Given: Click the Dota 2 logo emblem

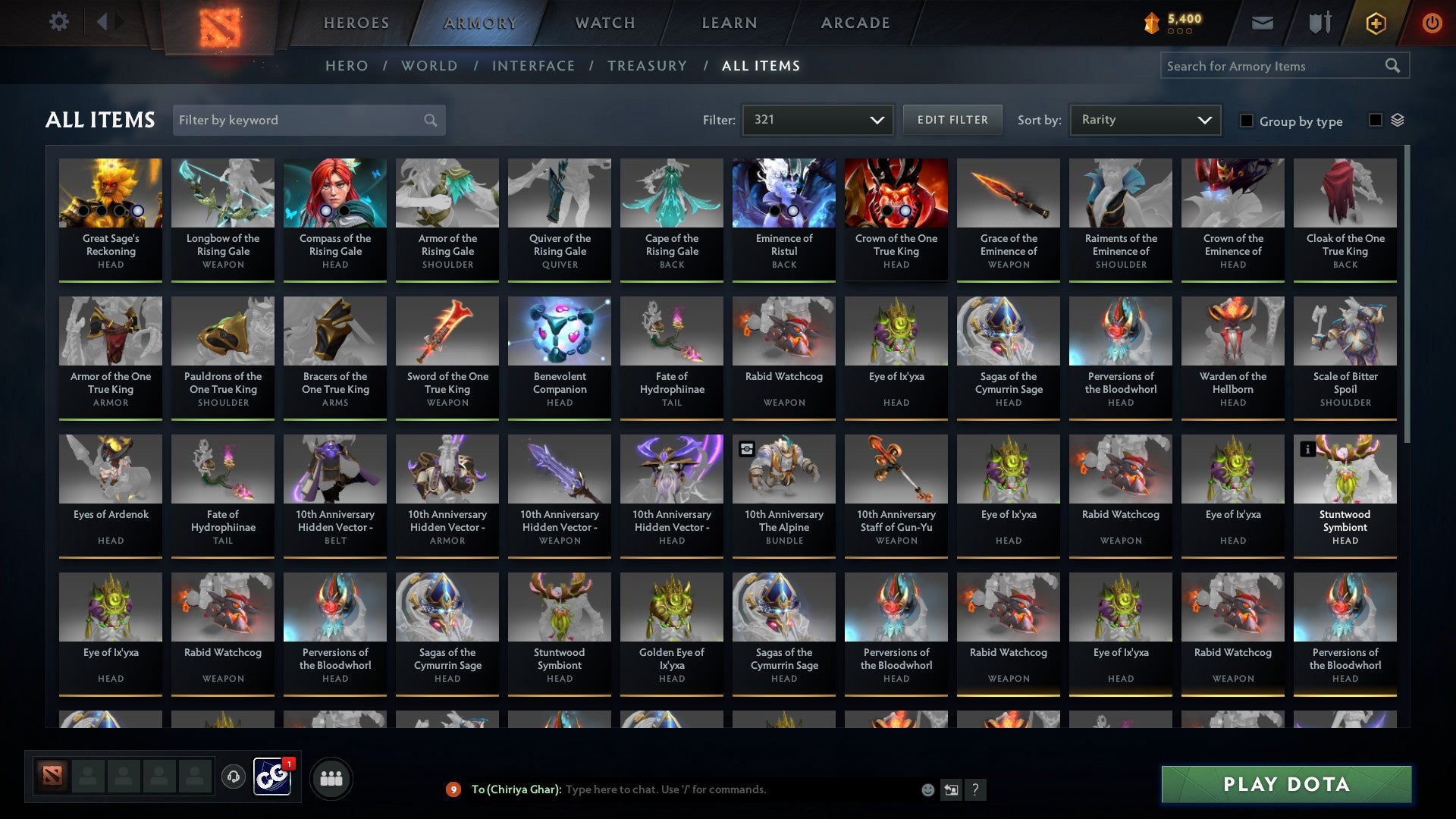Looking at the screenshot, I should [x=218, y=23].
